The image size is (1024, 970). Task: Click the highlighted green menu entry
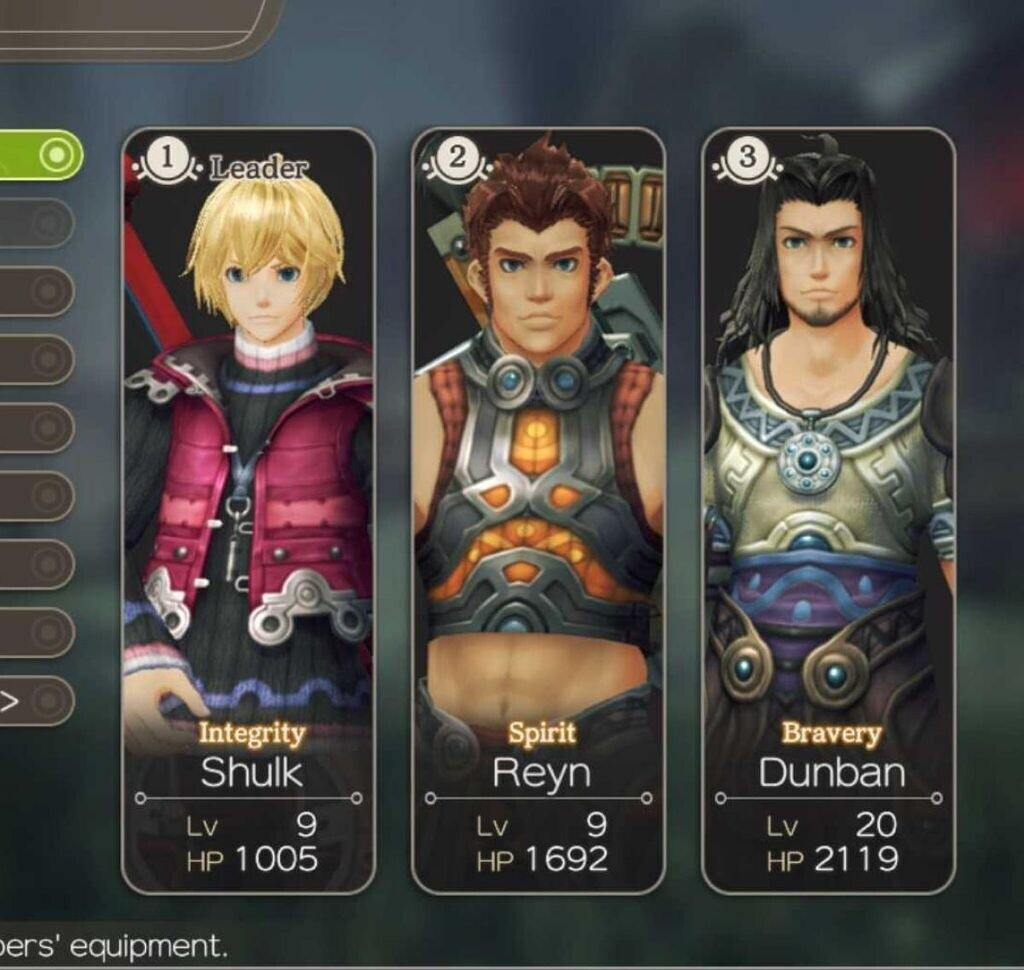tap(38, 155)
